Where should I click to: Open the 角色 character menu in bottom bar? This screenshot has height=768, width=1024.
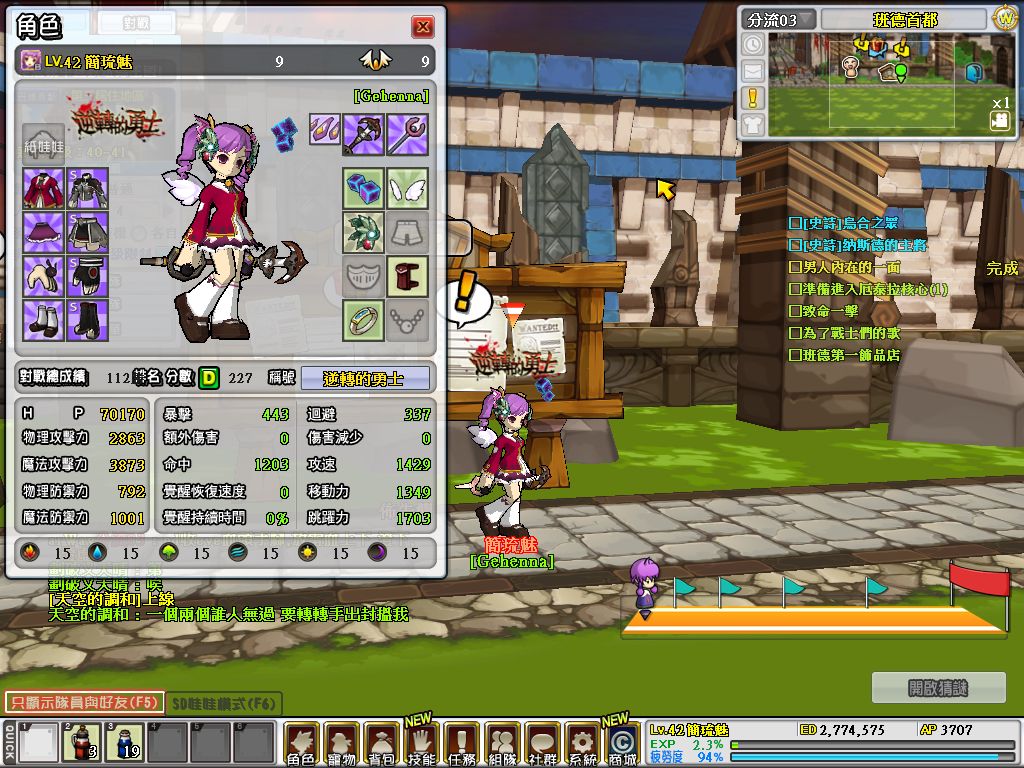click(301, 743)
